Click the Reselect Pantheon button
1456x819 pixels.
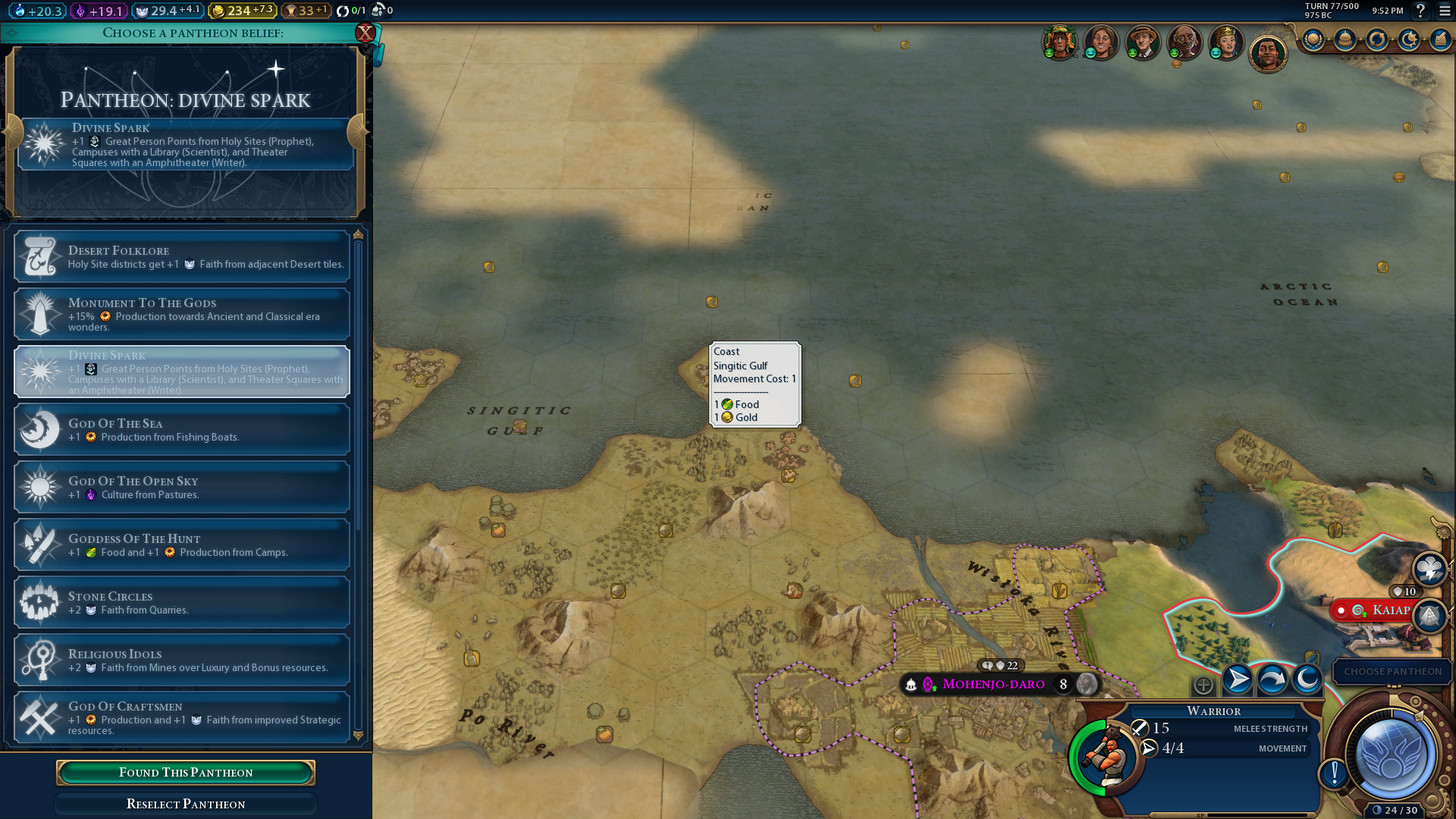point(186,804)
